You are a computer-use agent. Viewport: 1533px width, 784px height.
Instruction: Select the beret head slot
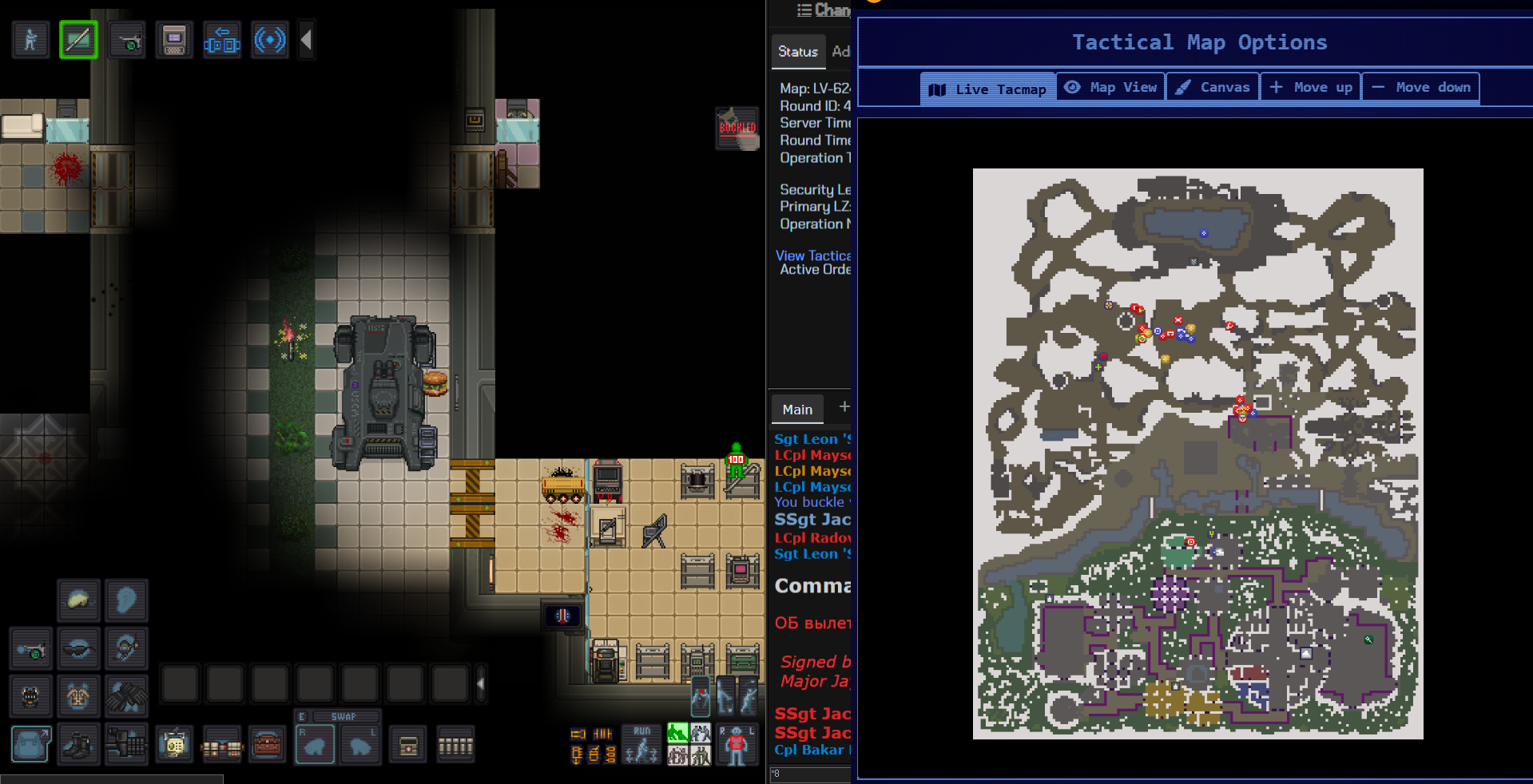(x=78, y=600)
